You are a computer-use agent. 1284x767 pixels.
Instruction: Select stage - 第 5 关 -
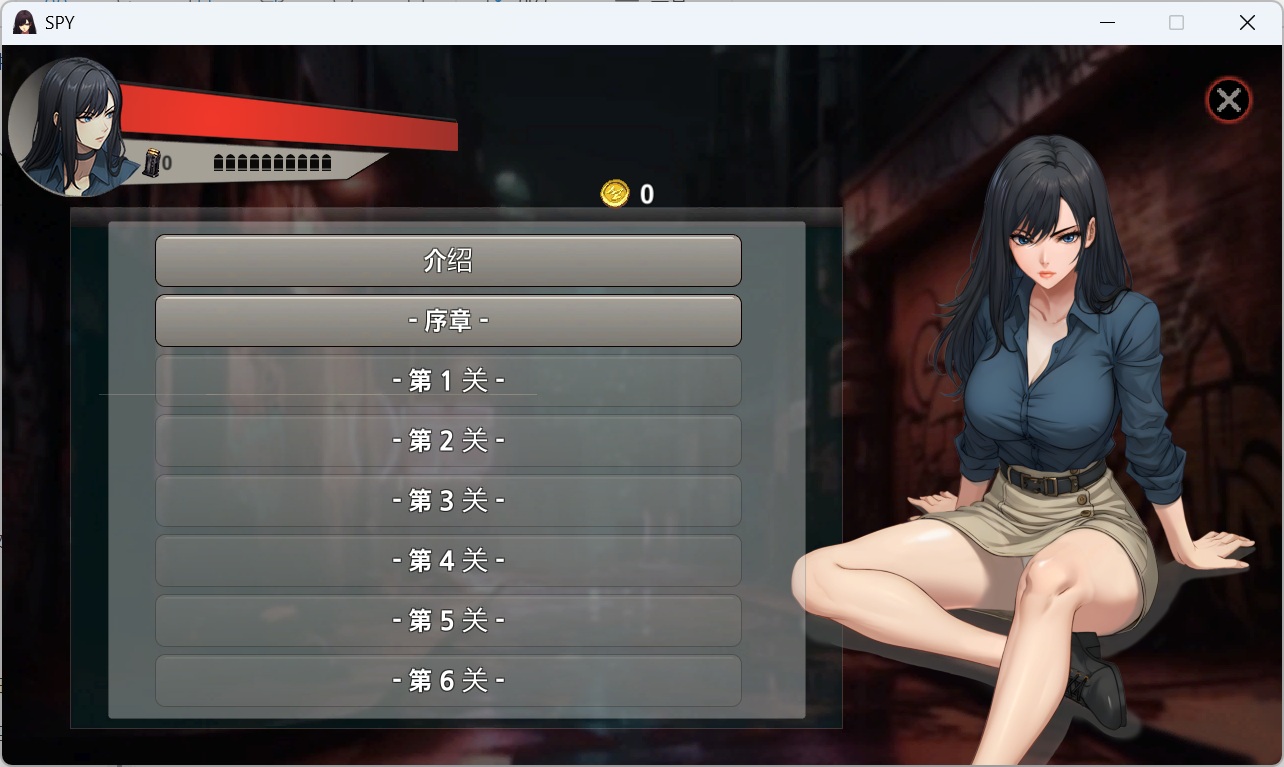(448, 620)
